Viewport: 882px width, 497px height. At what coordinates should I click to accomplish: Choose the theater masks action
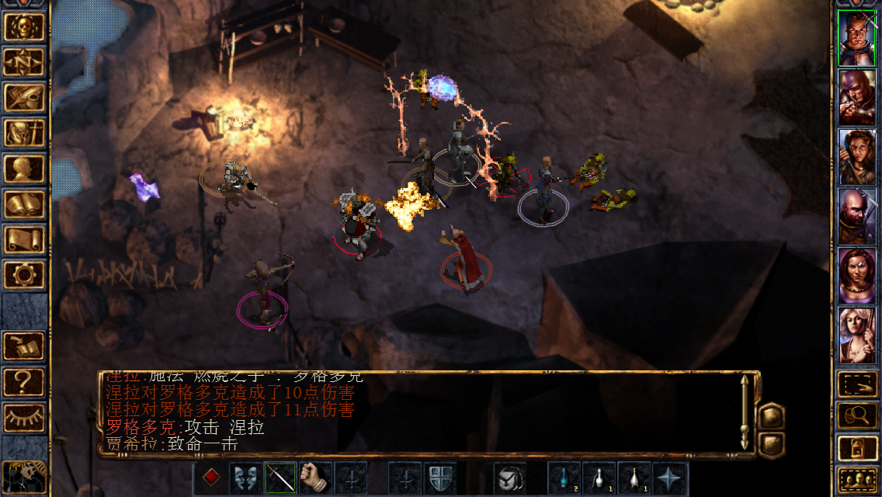point(245,478)
